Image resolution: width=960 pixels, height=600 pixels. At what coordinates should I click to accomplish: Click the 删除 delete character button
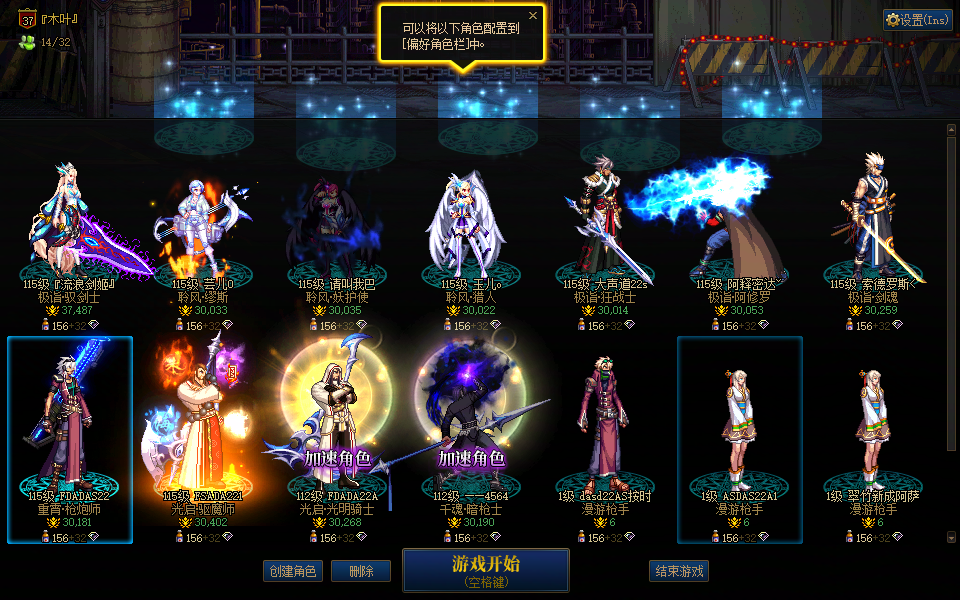[x=361, y=571]
